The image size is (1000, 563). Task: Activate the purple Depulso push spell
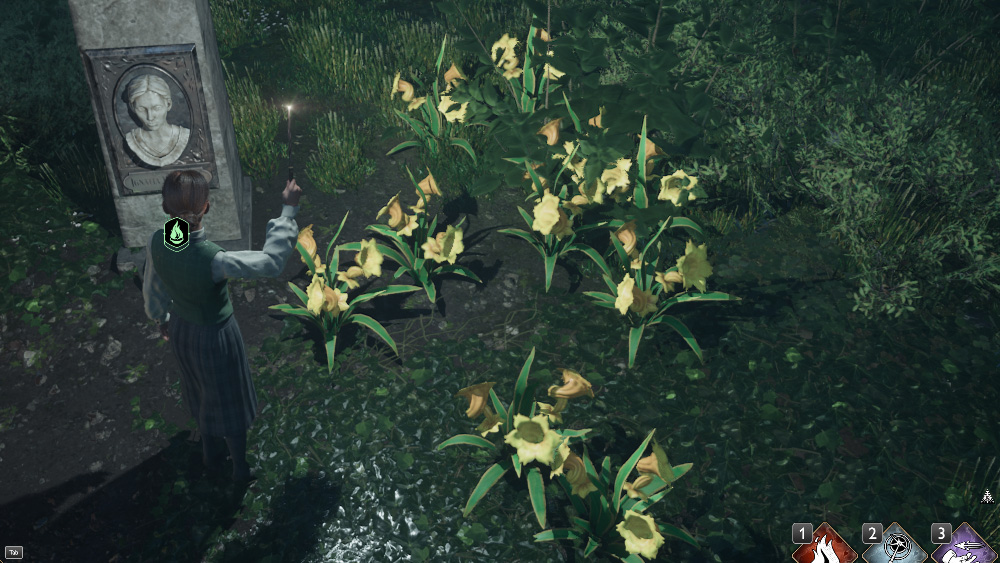coord(964,546)
